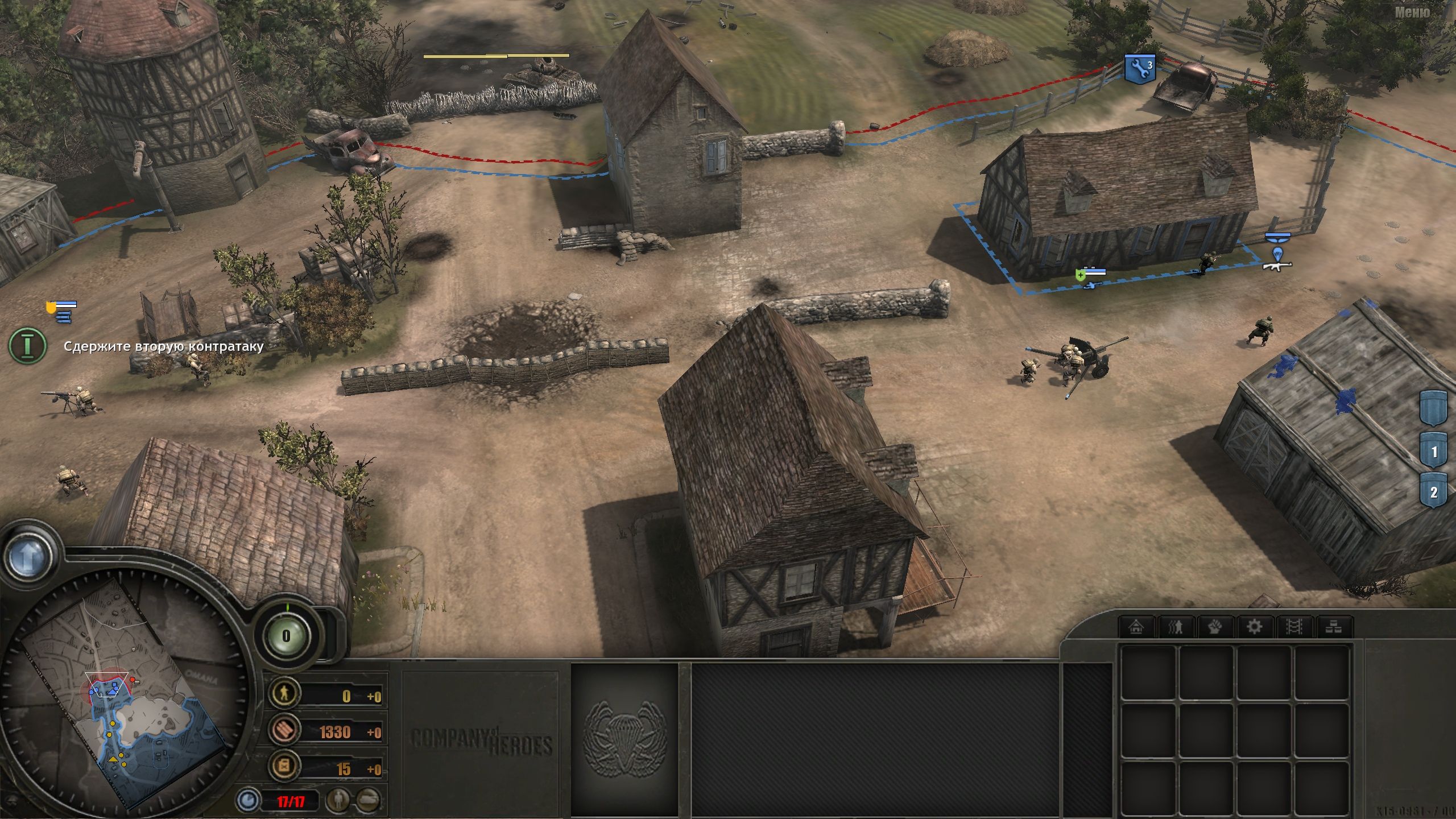Image resolution: width=1456 pixels, height=819 pixels.
Task: Toggle the population clock indicator
Action: (249, 800)
